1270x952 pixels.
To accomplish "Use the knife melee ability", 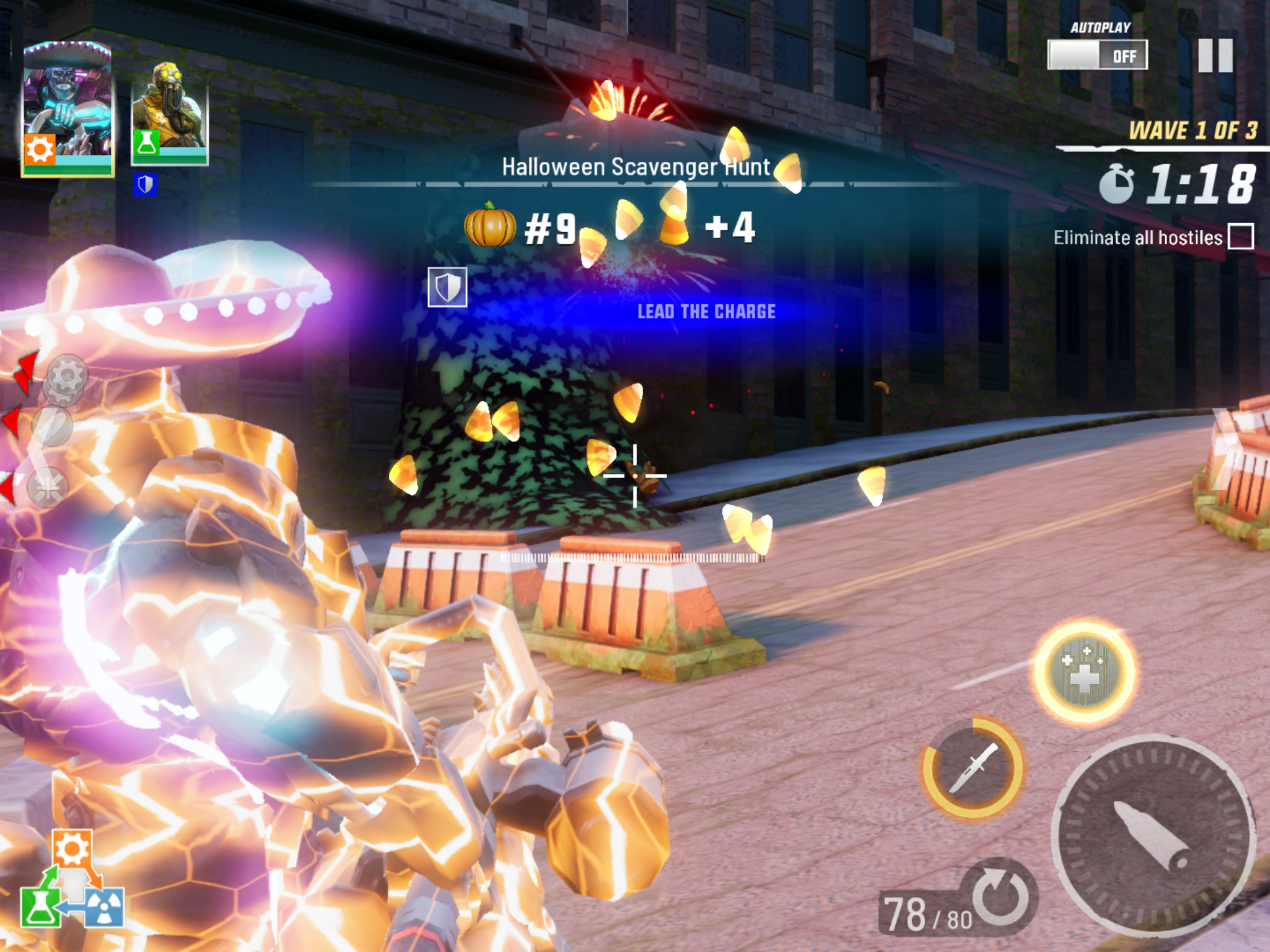I will click(x=972, y=769).
